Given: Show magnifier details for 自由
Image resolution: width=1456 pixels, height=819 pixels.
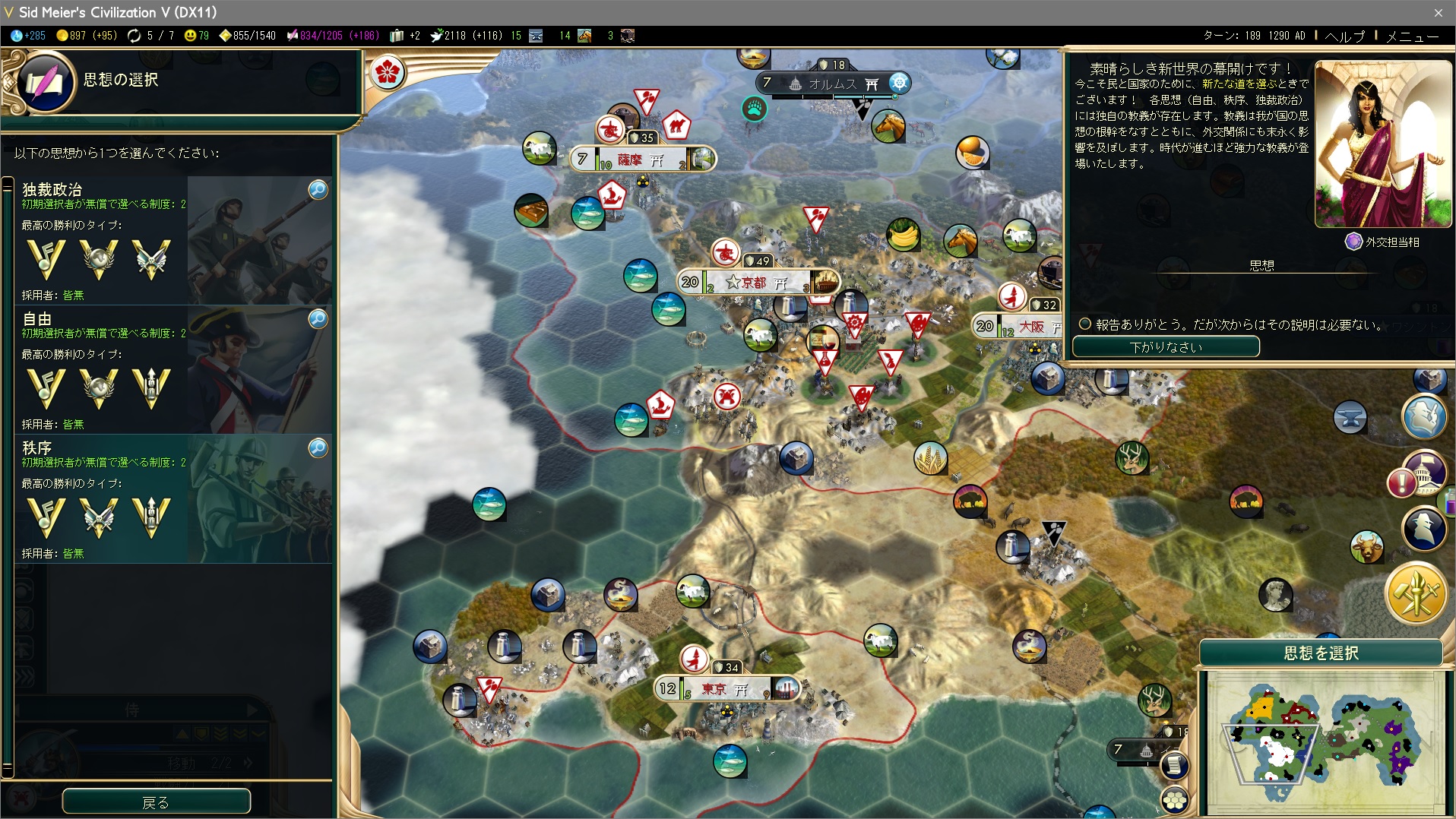Looking at the screenshot, I should (x=318, y=318).
